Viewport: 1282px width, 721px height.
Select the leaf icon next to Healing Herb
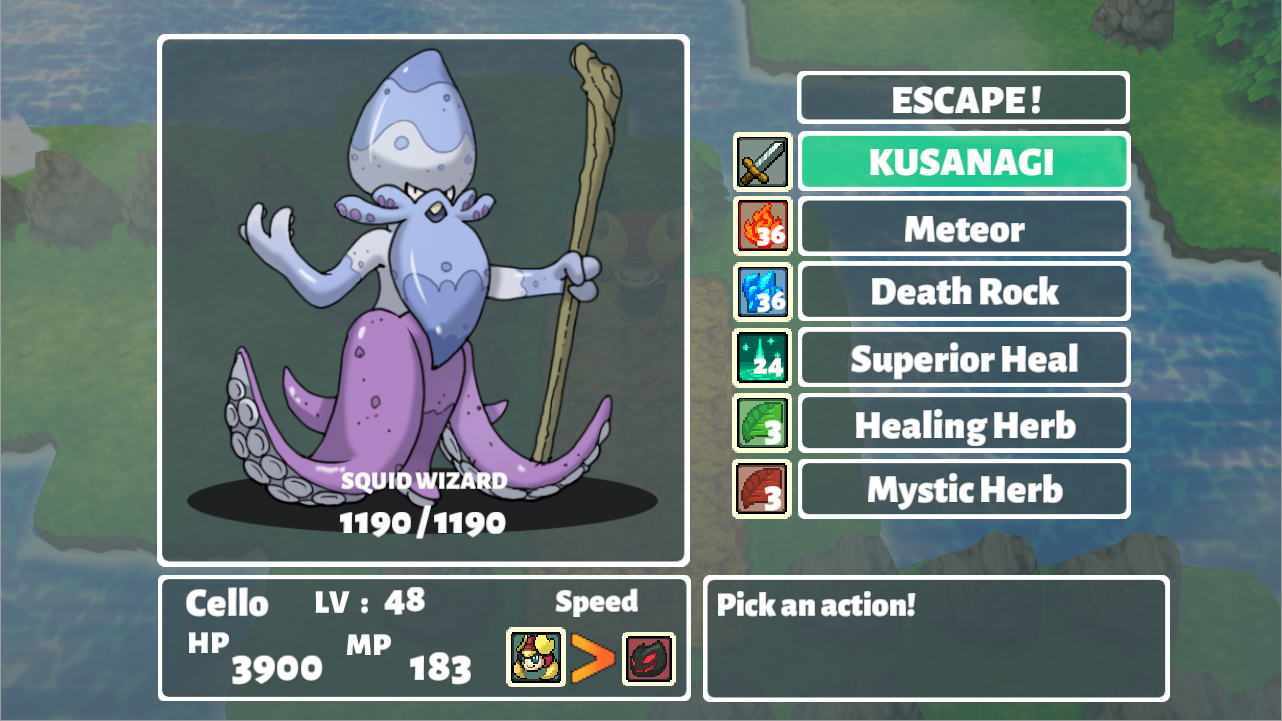point(762,423)
